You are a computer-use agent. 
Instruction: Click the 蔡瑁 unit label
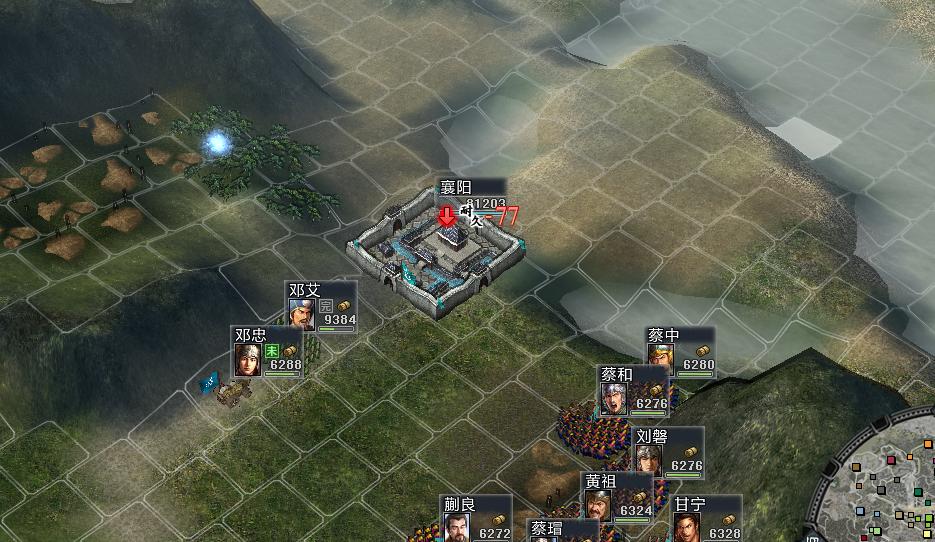[546, 529]
